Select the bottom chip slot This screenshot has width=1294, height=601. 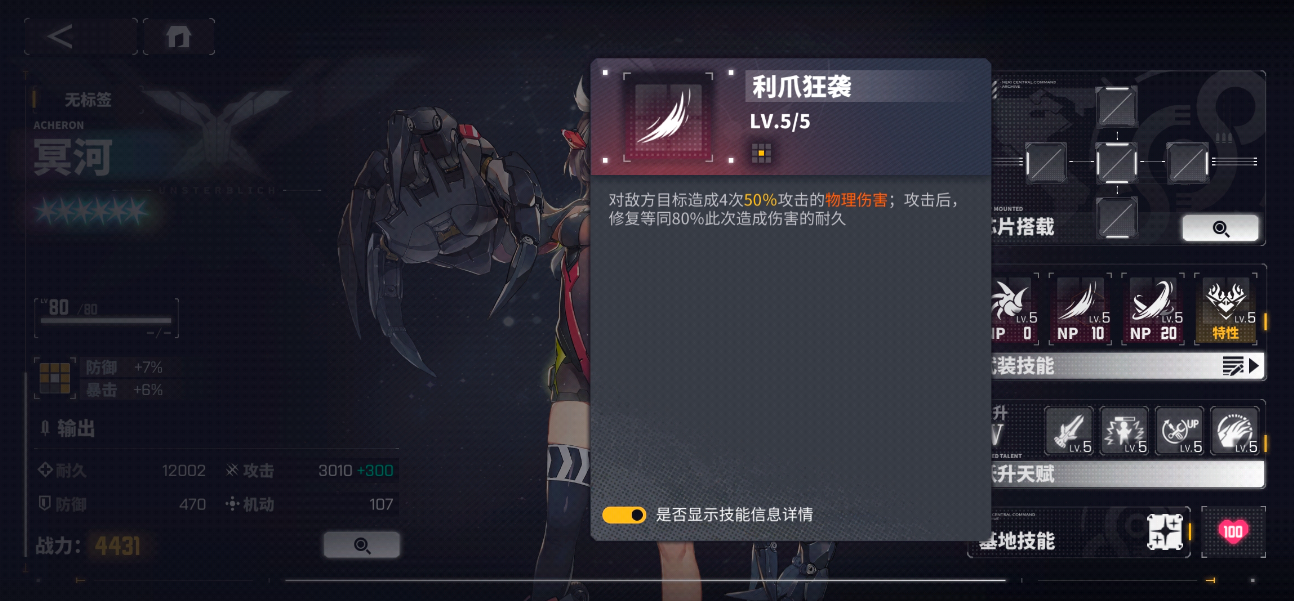(x=1116, y=216)
